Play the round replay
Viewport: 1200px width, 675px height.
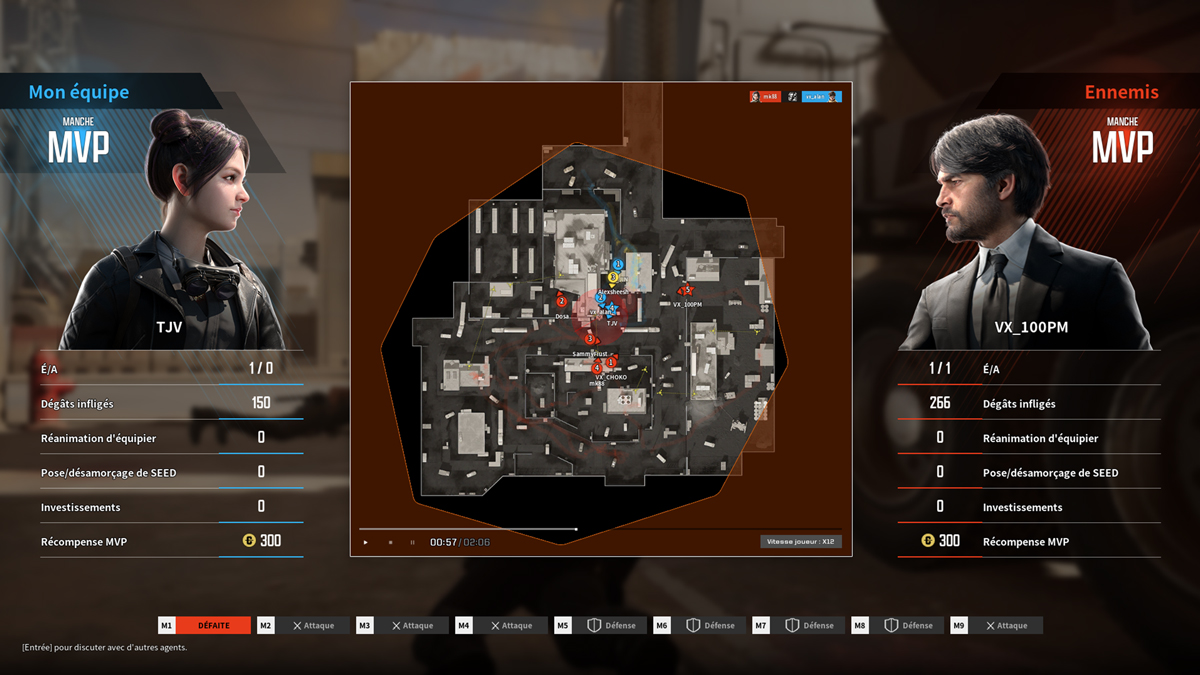(366, 542)
